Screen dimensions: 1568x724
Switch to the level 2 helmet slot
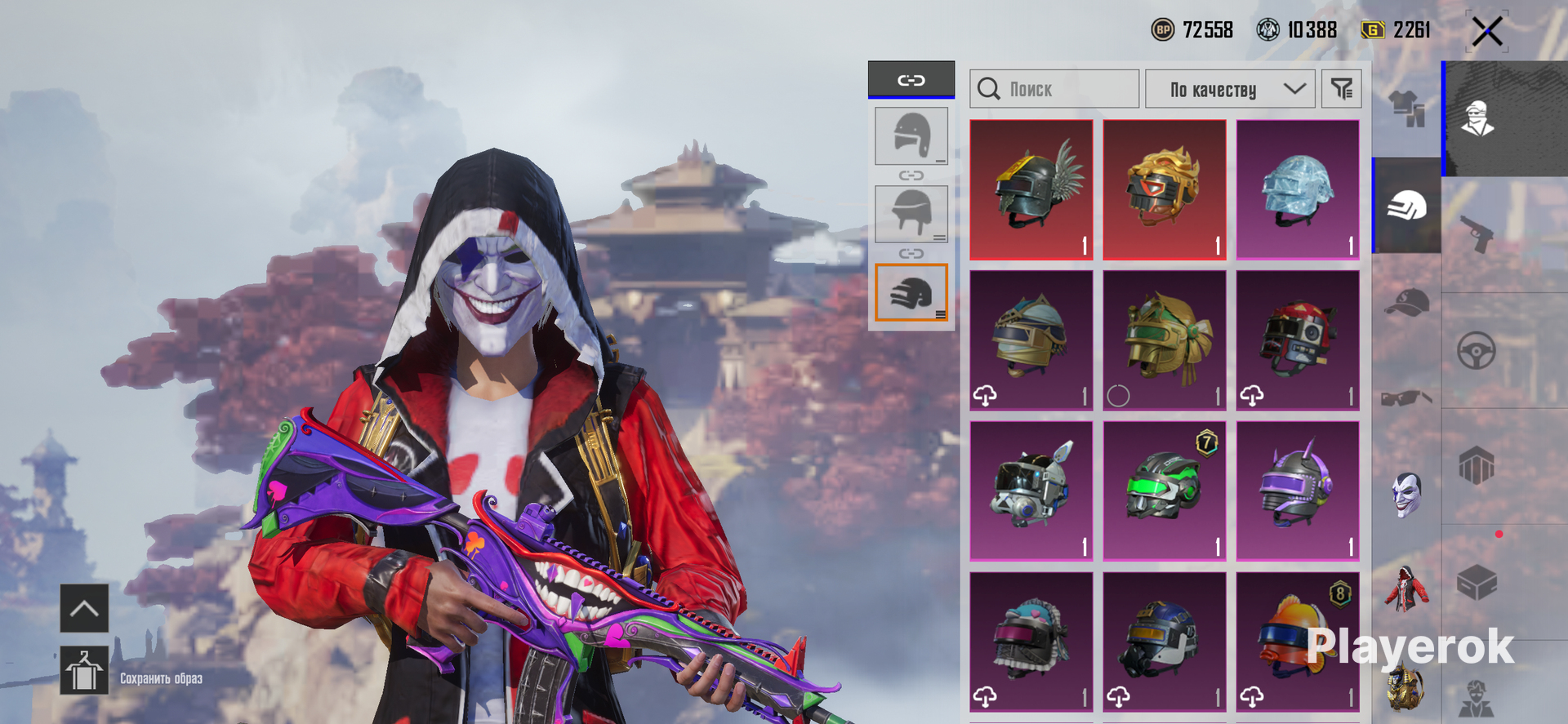coord(911,214)
